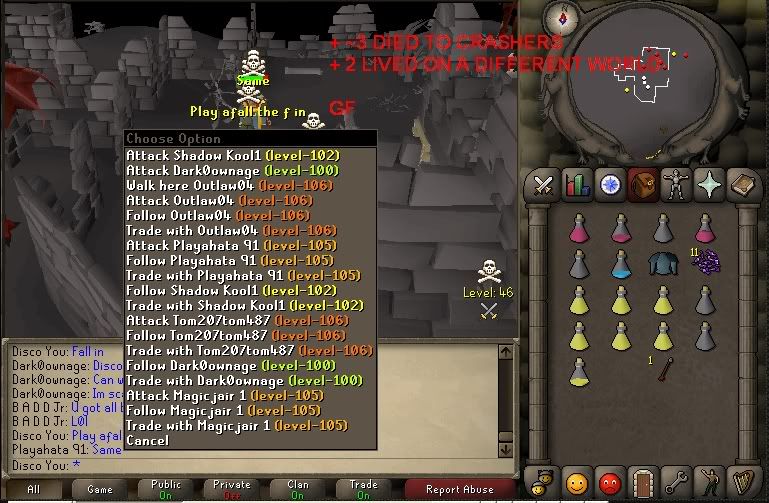Switch to the Stats bar chart tab
The height and width of the screenshot is (503, 769).
pos(576,185)
